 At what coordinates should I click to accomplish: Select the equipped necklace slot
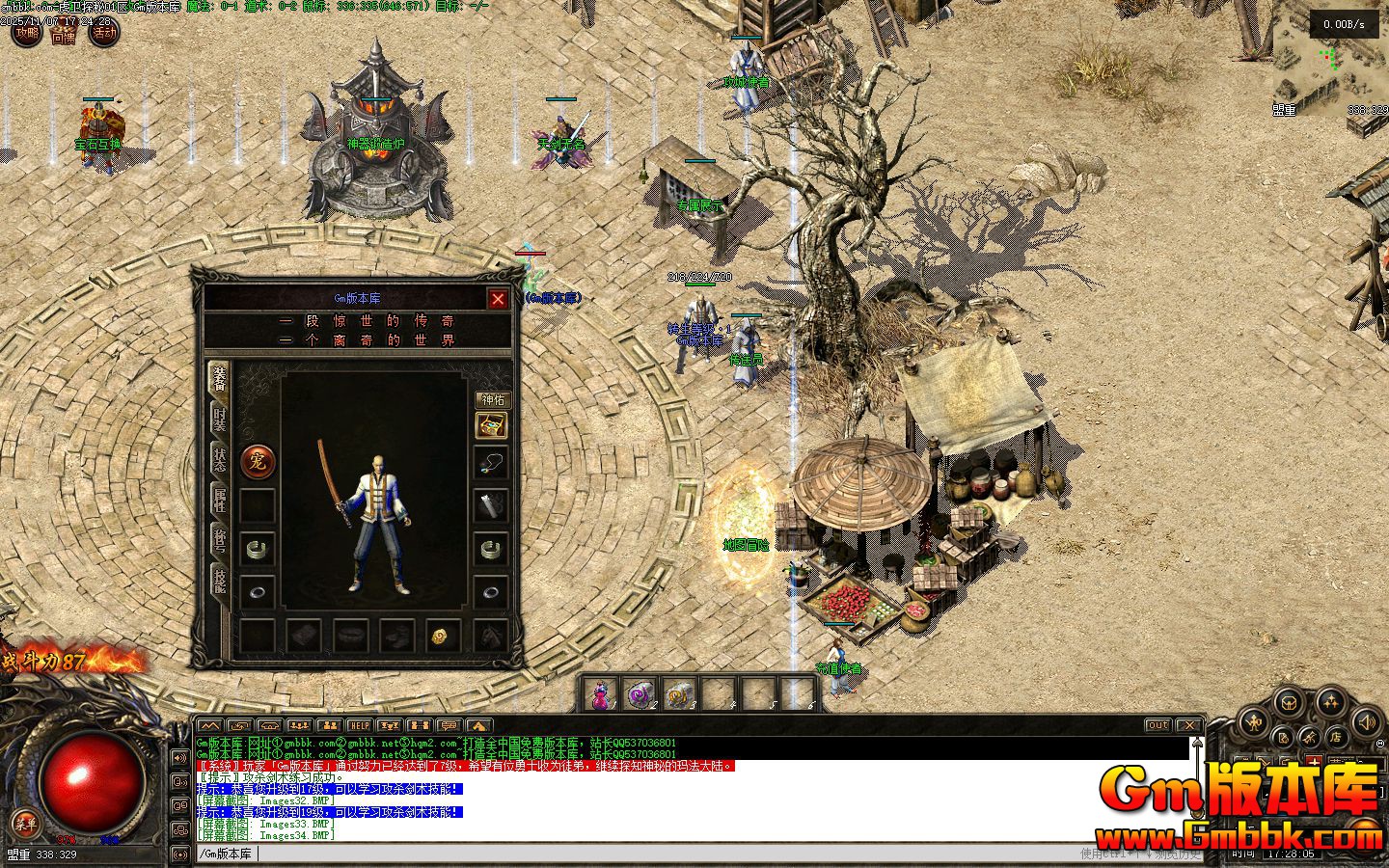point(492,463)
